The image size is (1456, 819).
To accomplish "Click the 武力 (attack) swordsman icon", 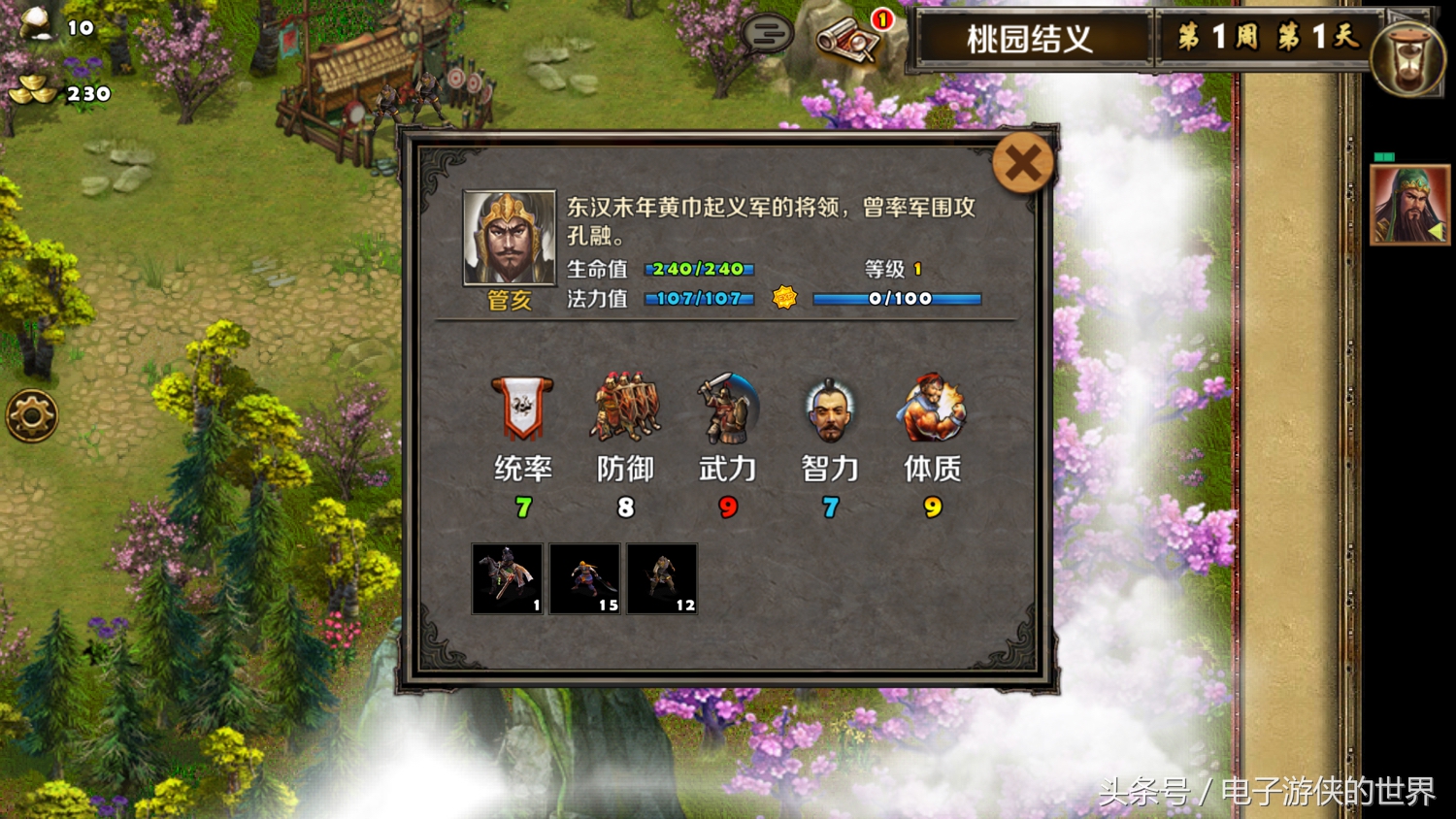I will pyautogui.click(x=728, y=408).
